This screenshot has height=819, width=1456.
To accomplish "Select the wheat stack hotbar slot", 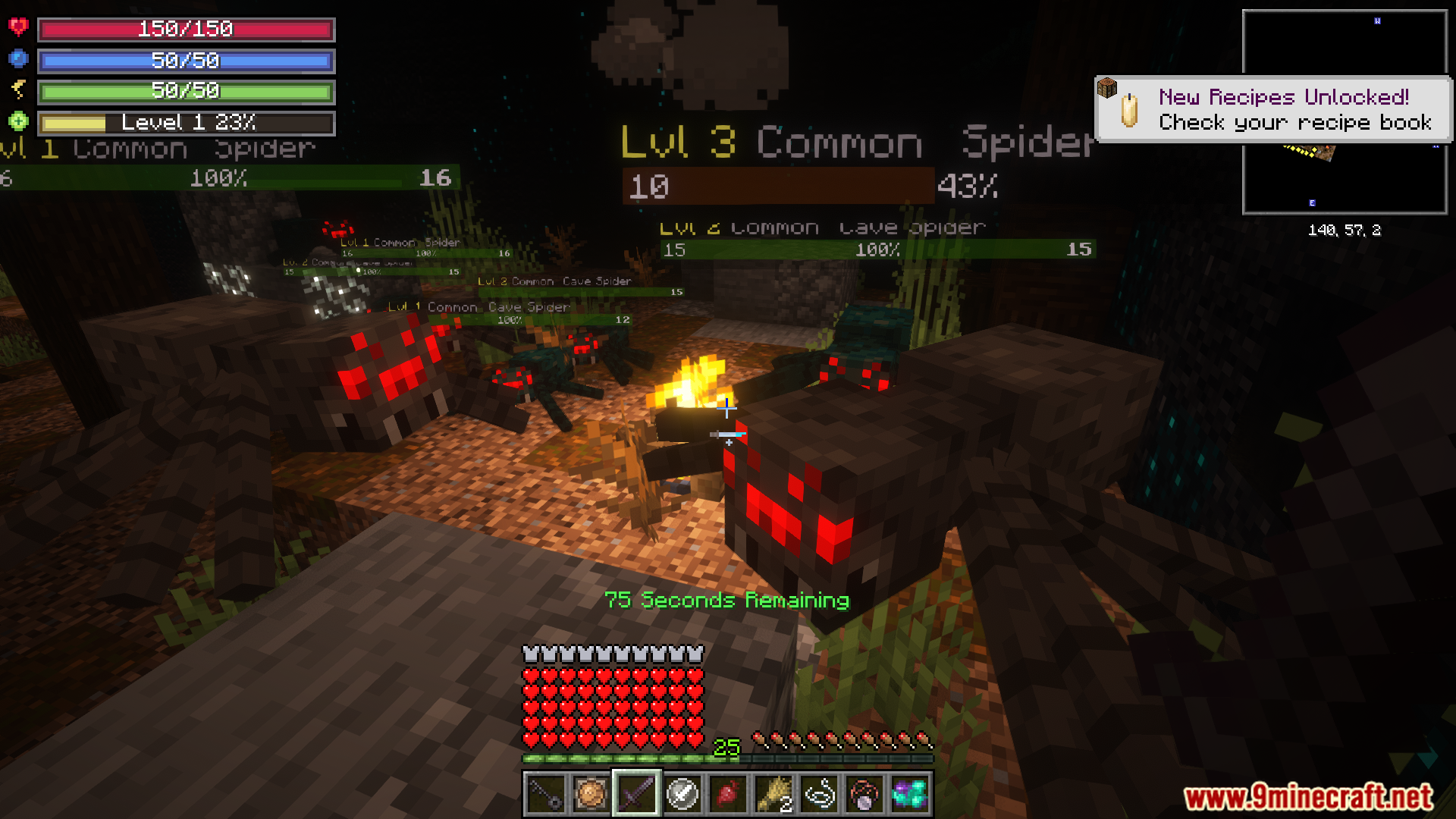I will 773,794.
